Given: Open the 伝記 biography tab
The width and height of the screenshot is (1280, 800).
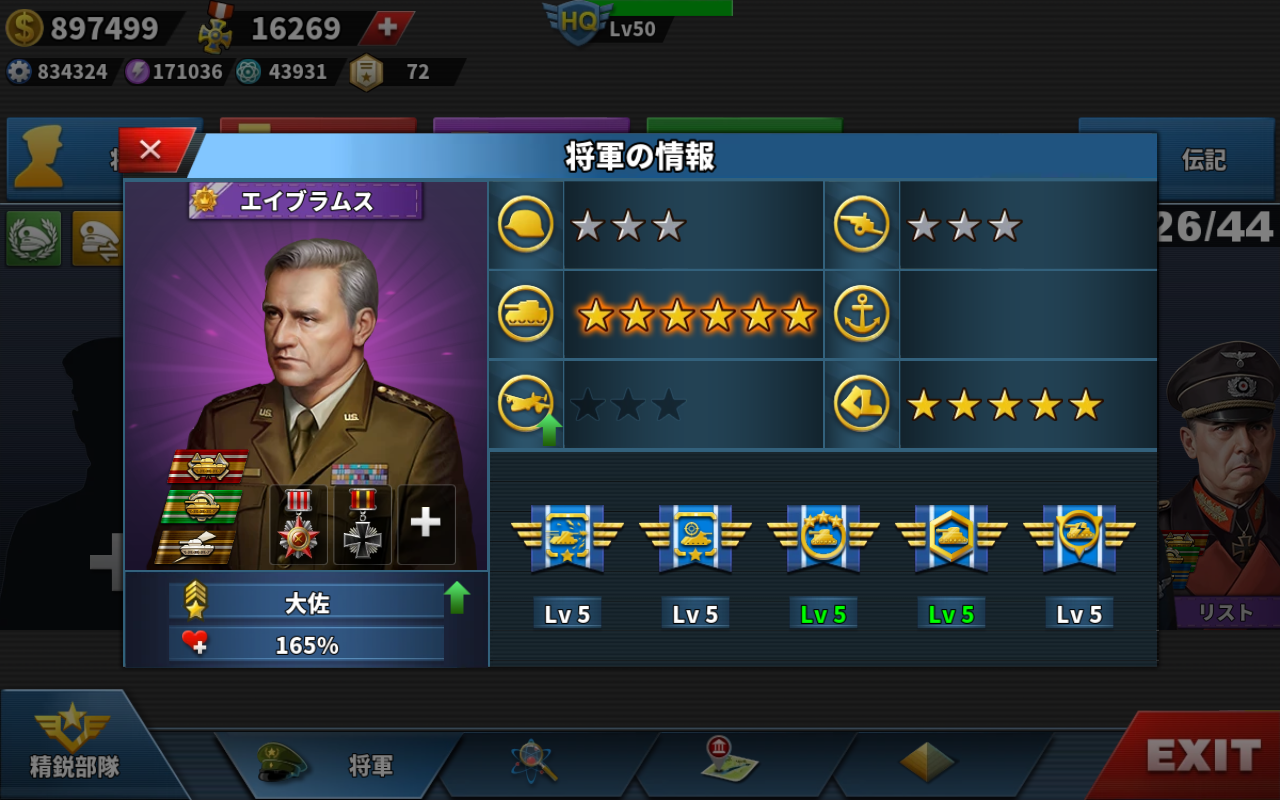Looking at the screenshot, I should coord(1203,160).
